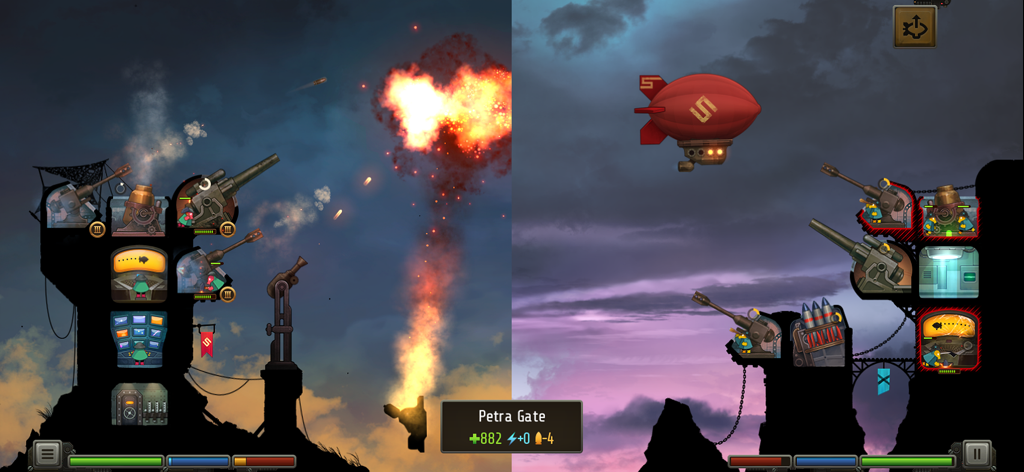Select the blue monitor screens room
The image size is (1024, 472).
pyautogui.click(x=139, y=338)
